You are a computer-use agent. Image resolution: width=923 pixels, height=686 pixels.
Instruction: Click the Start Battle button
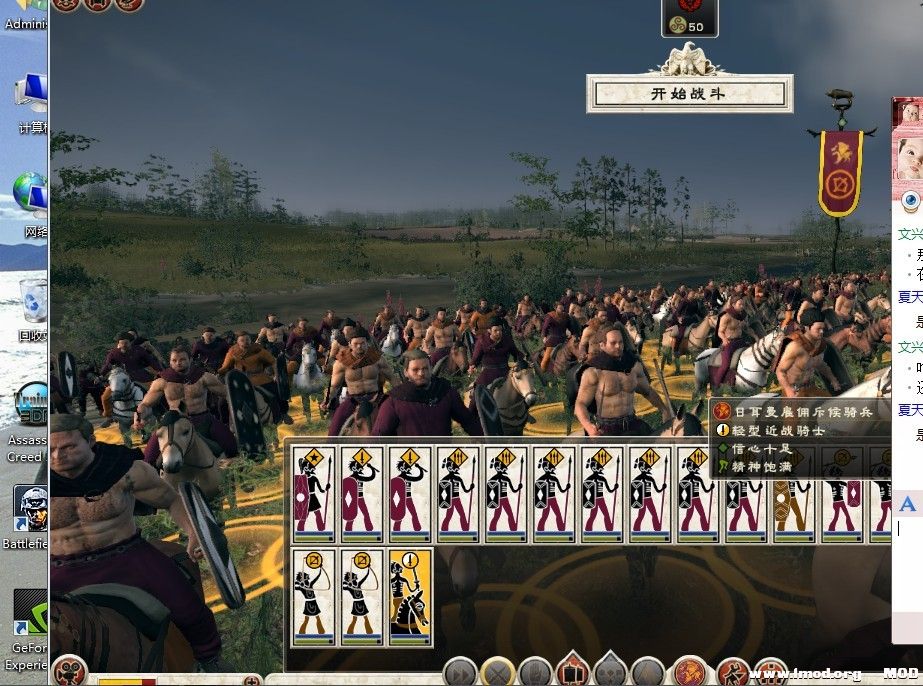pos(689,94)
